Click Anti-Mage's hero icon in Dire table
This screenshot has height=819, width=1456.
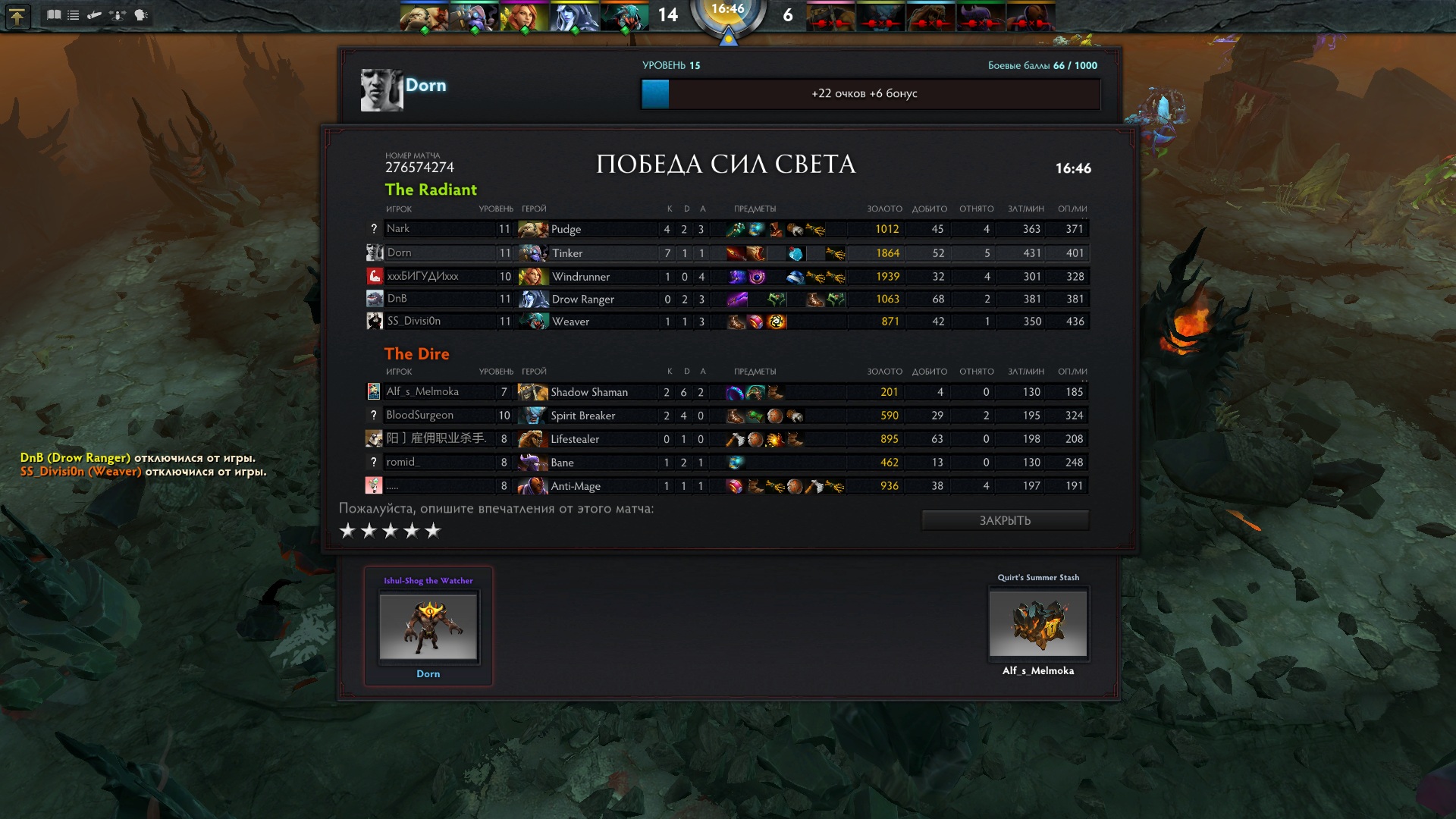532,486
